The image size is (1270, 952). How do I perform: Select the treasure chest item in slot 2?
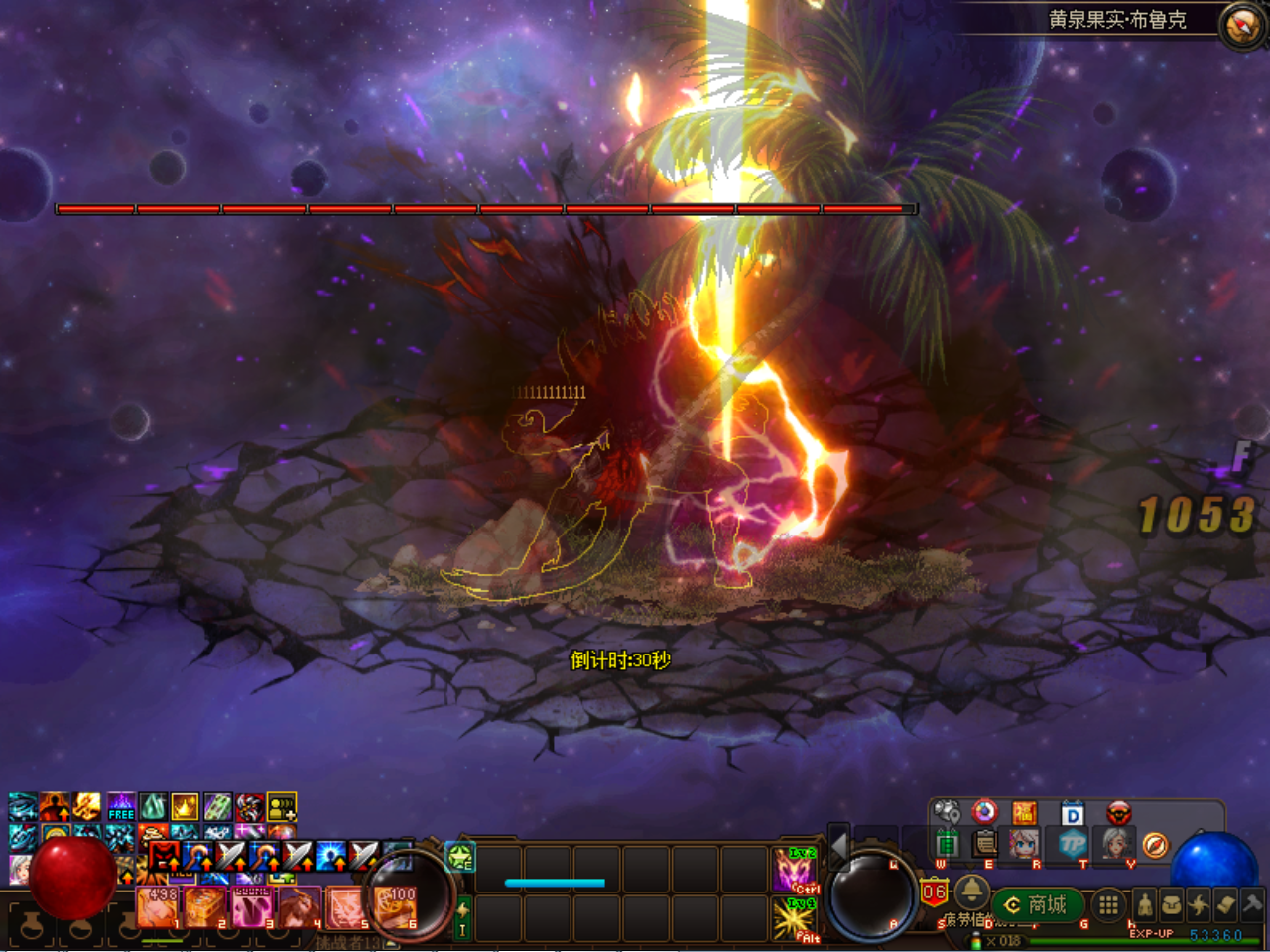tap(205, 906)
